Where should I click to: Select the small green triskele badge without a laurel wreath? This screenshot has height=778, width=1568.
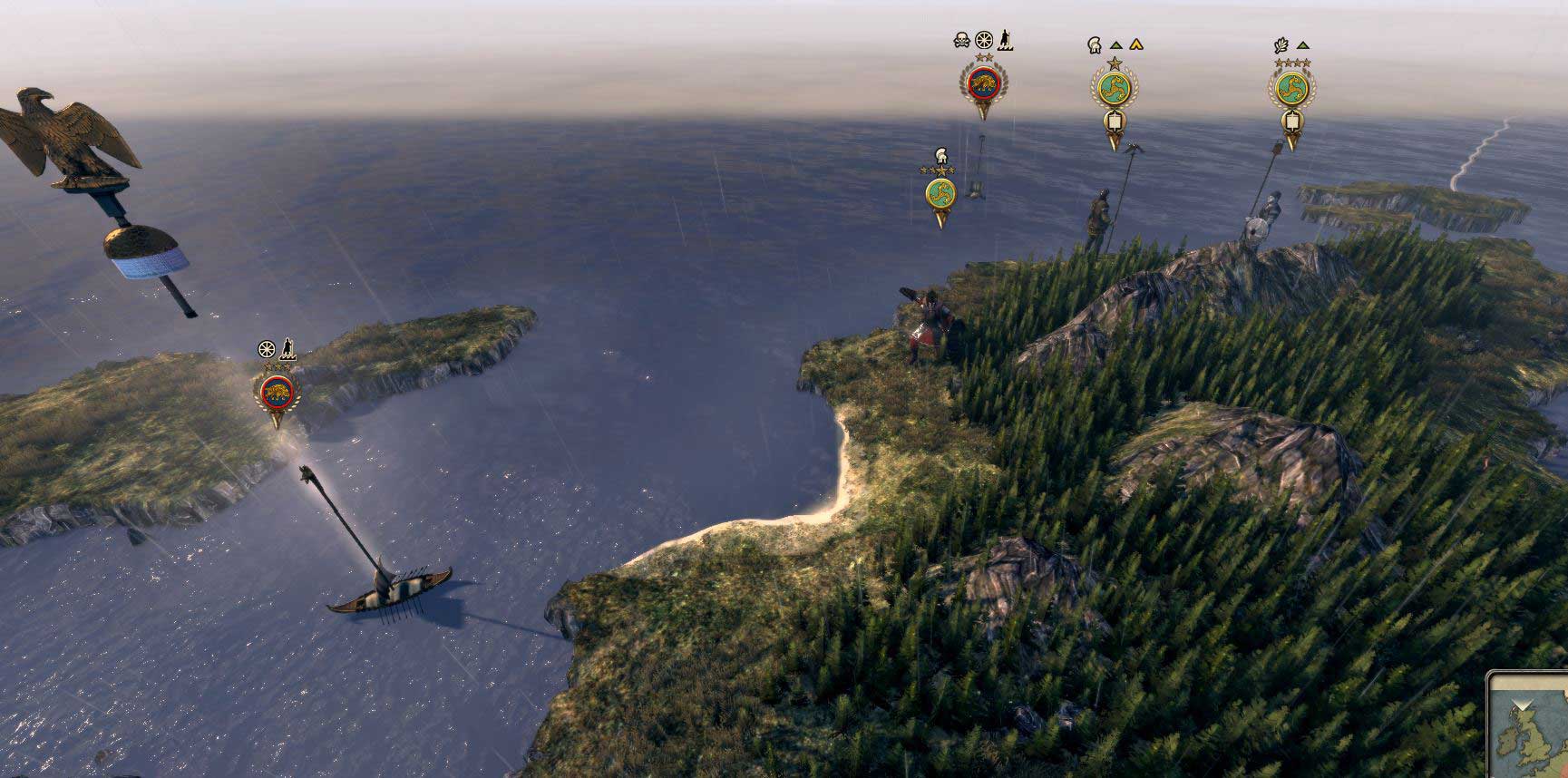point(940,193)
